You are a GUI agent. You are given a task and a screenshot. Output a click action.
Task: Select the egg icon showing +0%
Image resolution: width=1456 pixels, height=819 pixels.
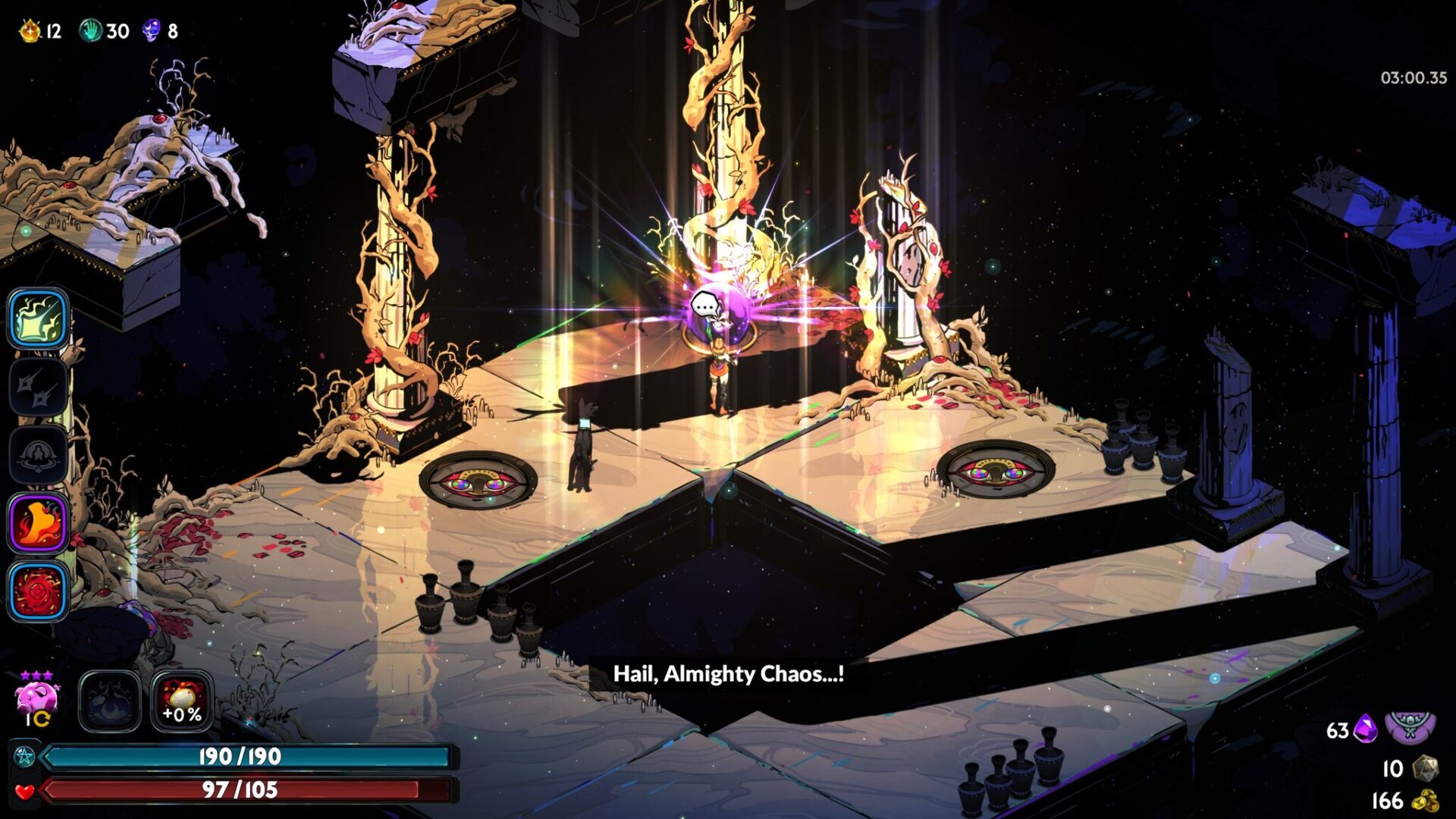pos(182,701)
